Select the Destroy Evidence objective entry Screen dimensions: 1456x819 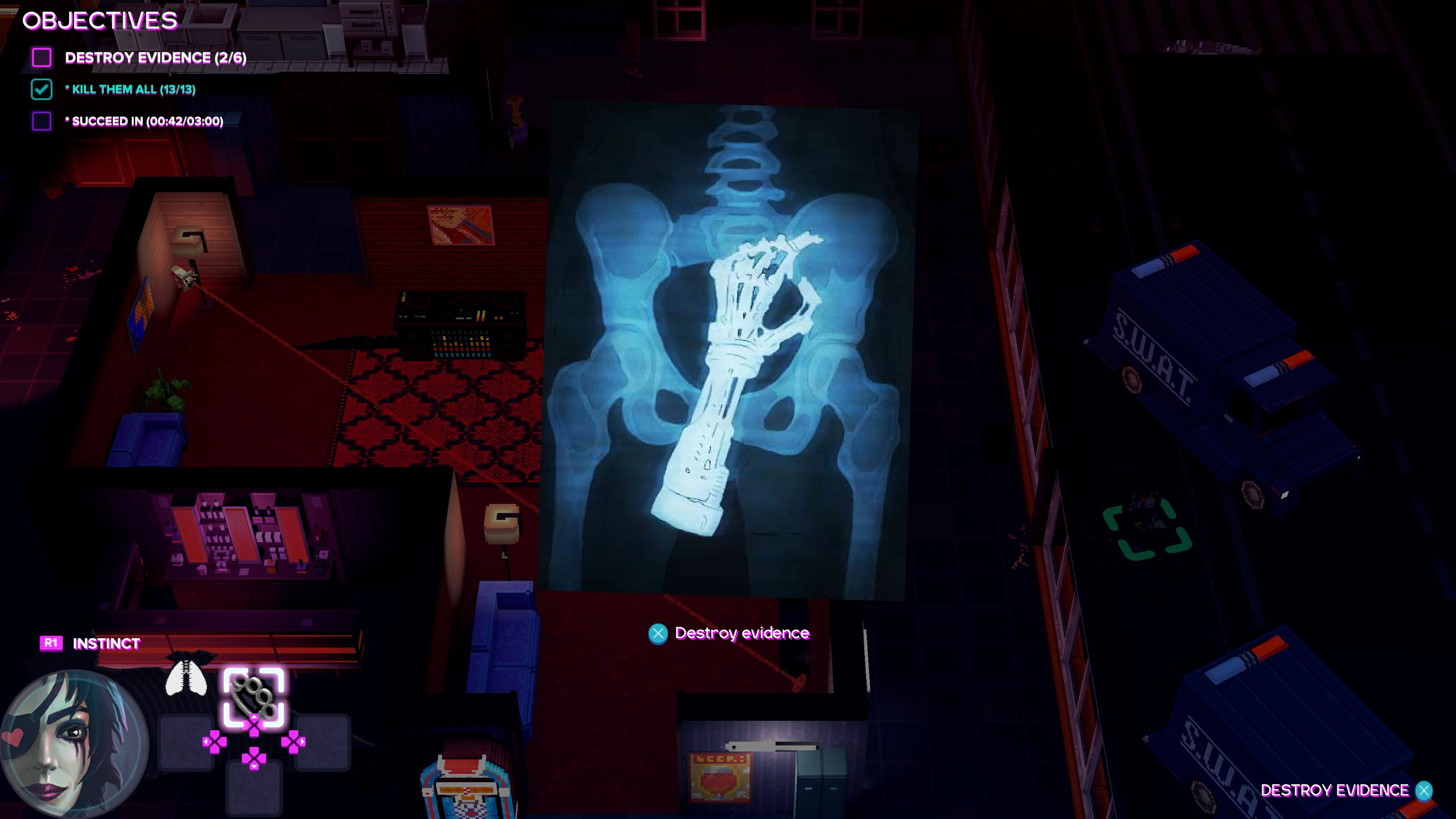tap(155, 58)
